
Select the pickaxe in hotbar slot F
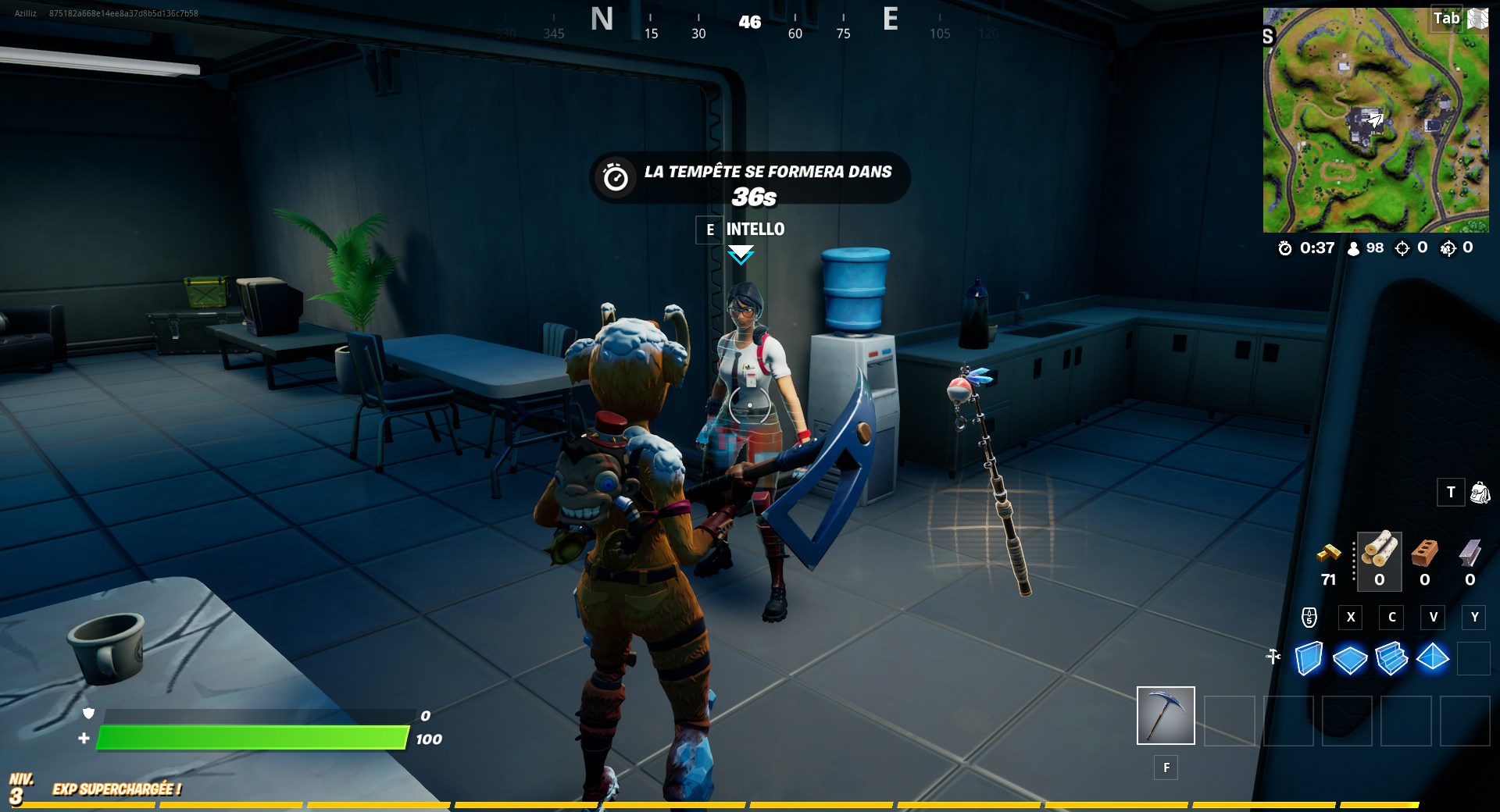[1165, 715]
